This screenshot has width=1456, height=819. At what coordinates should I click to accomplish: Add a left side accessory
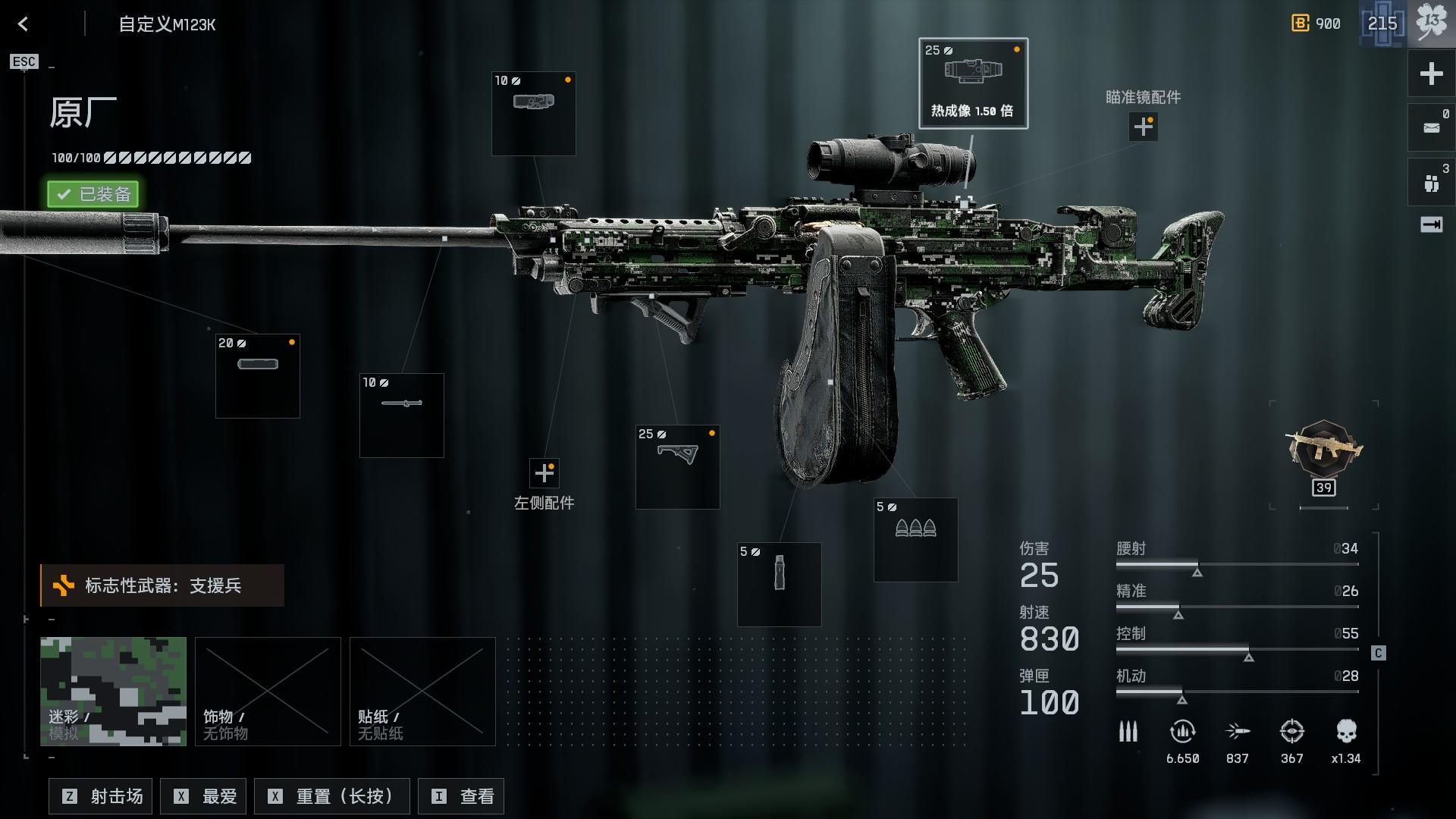click(544, 473)
